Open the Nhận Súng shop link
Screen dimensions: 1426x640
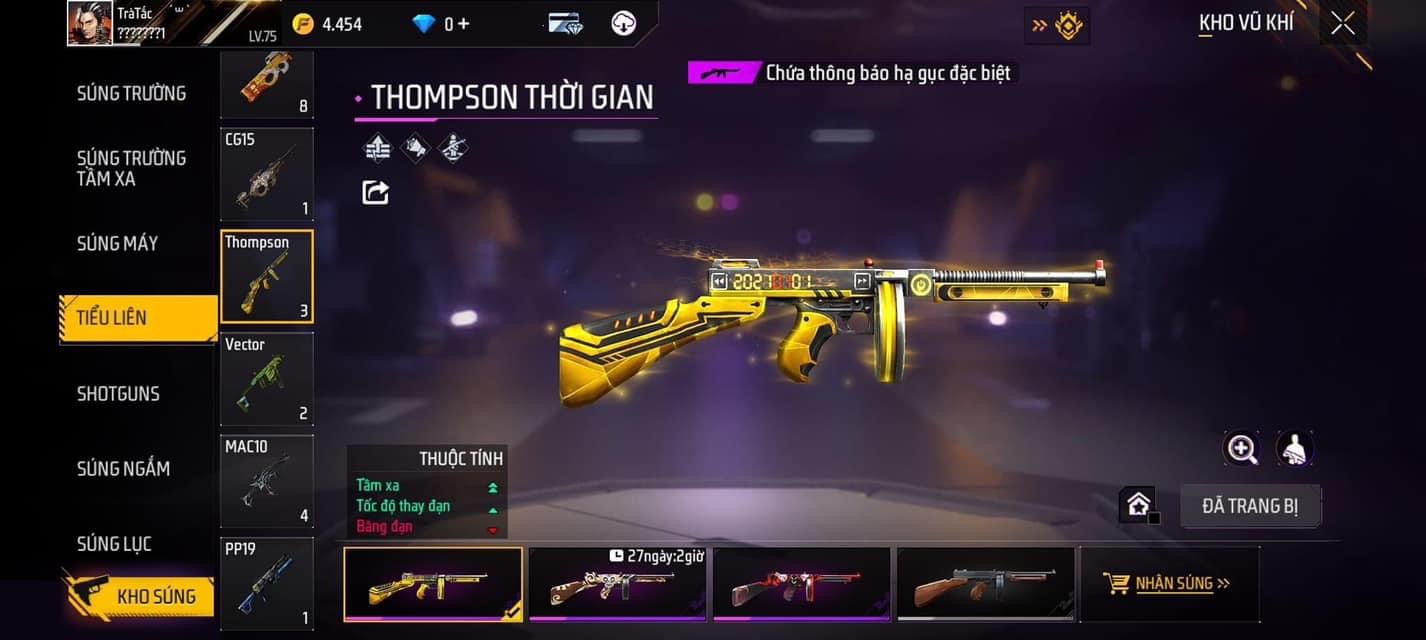coord(1168,583)
